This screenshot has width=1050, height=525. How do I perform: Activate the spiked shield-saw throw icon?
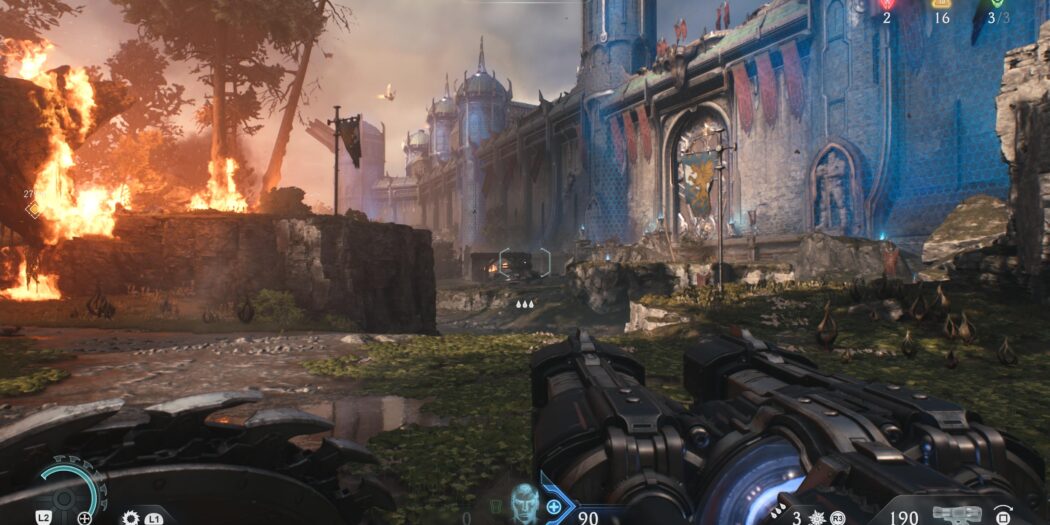(130, 518)
